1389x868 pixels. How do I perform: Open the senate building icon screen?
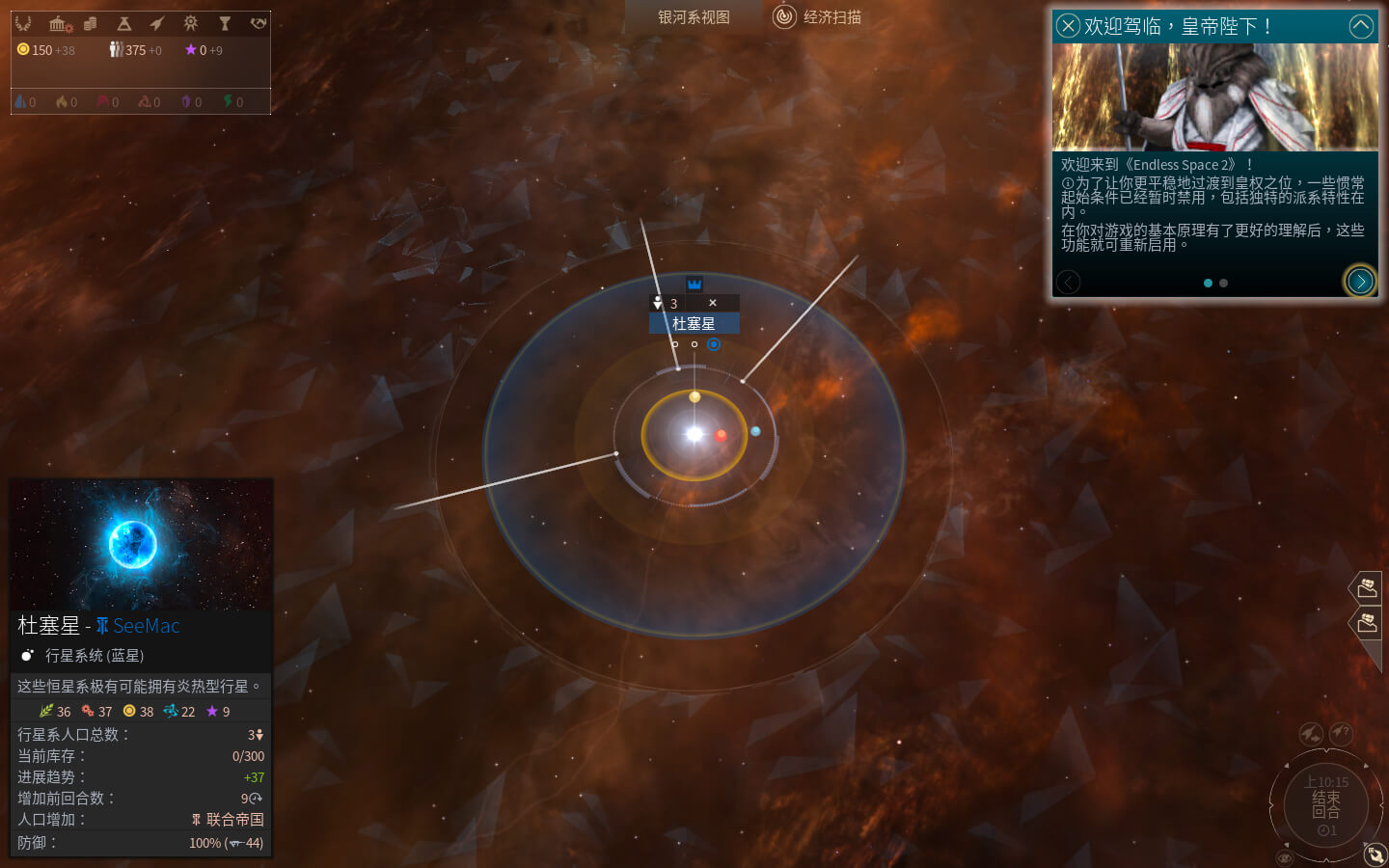60,23
